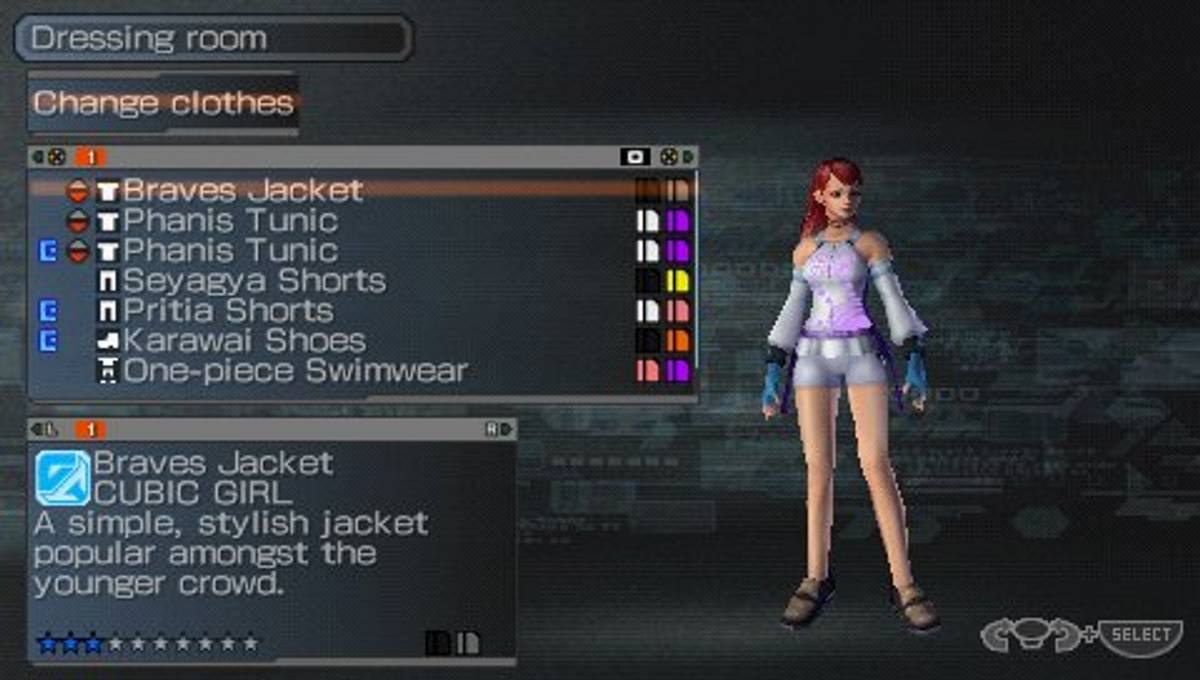This screenshot has height=680, width=1200.
Task: Choose the One-piece Swimwear entry
Action: click(x=295, y=371)
